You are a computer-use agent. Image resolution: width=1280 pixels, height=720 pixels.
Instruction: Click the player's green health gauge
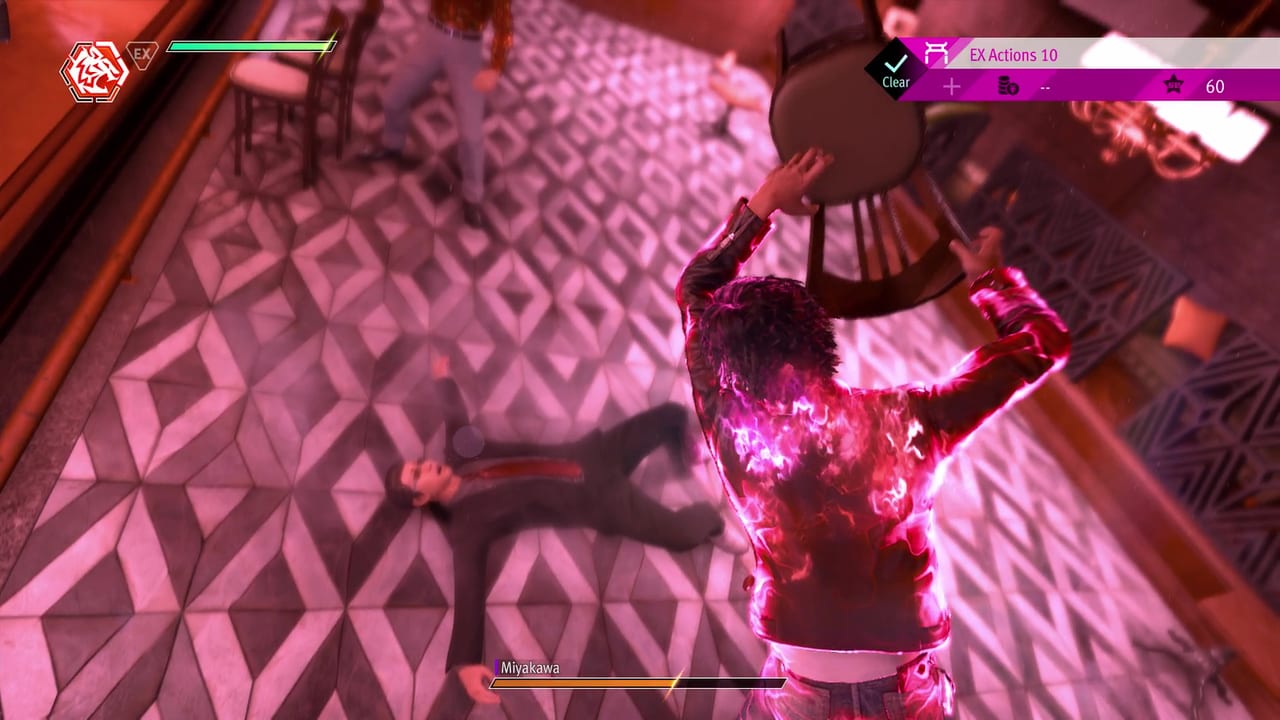(x=250, y=46)
